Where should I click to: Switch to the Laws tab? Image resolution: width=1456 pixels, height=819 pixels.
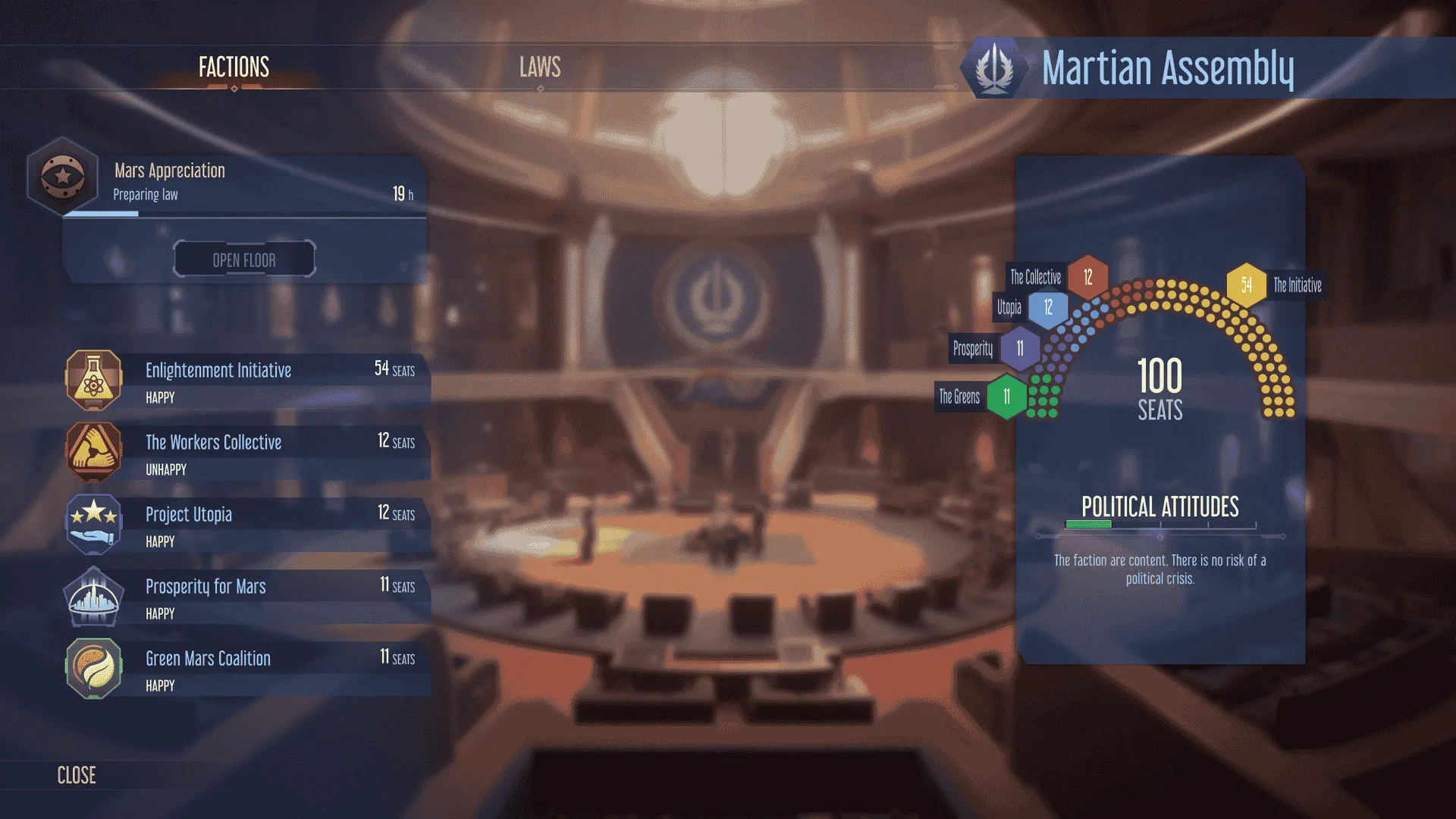539,68
